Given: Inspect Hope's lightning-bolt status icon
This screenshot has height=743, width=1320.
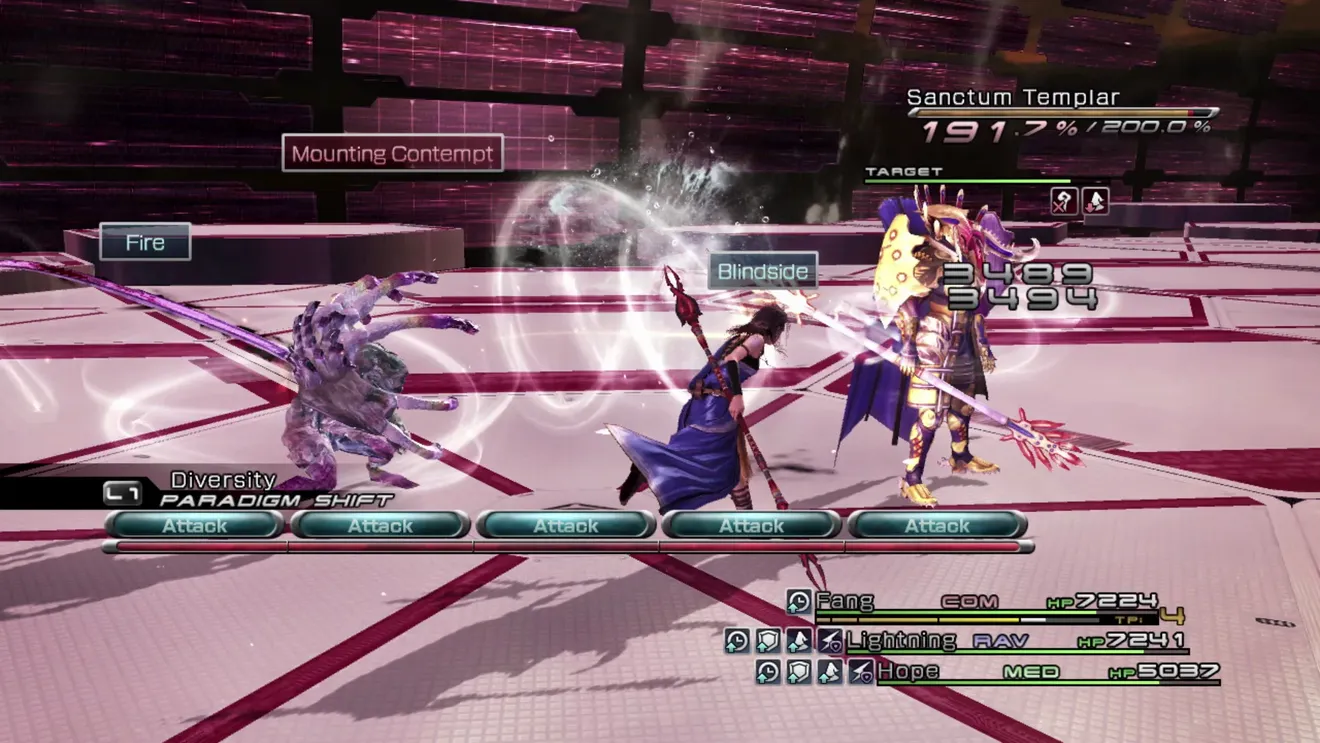Looking at the screenshot, I should point(860,671).
